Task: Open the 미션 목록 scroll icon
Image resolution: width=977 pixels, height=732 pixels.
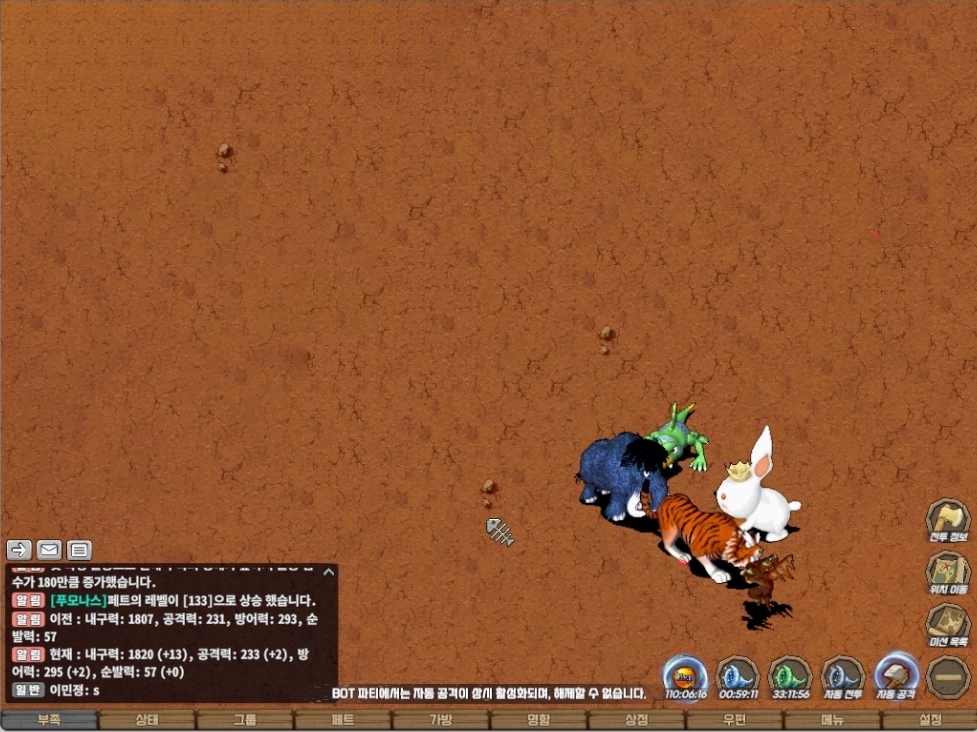Action: point(946,624)
